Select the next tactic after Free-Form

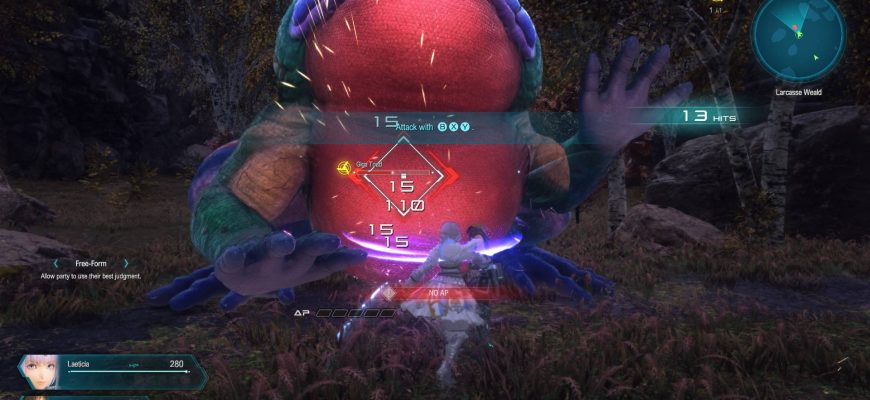point(127,263)
